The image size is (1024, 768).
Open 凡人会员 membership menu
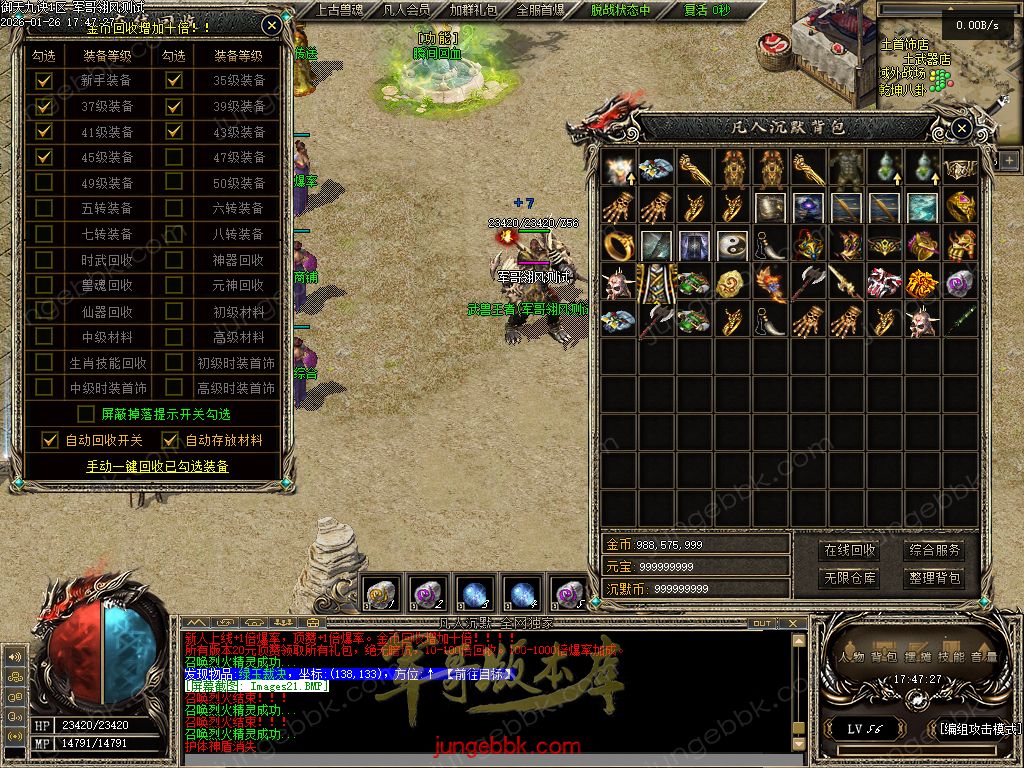click(407, 10)
